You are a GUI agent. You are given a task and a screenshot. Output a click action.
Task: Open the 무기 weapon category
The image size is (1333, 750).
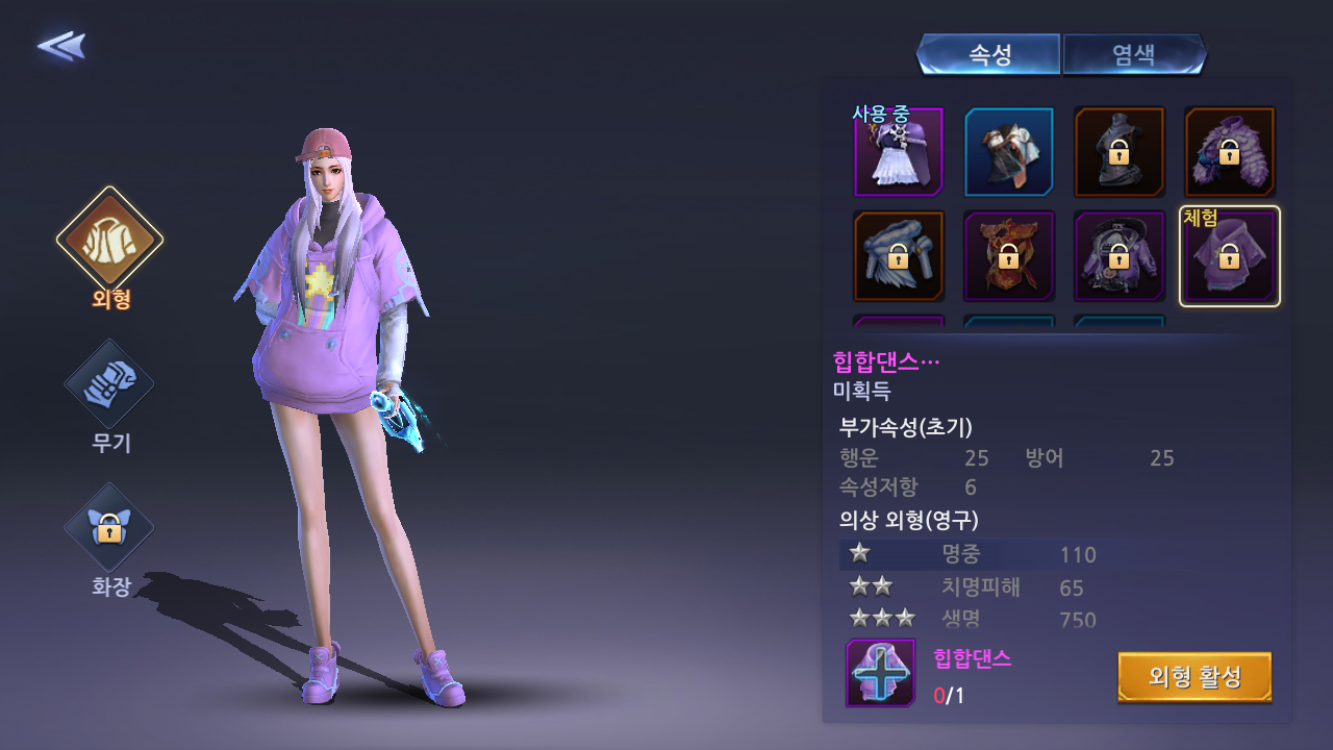pos(110,385)
